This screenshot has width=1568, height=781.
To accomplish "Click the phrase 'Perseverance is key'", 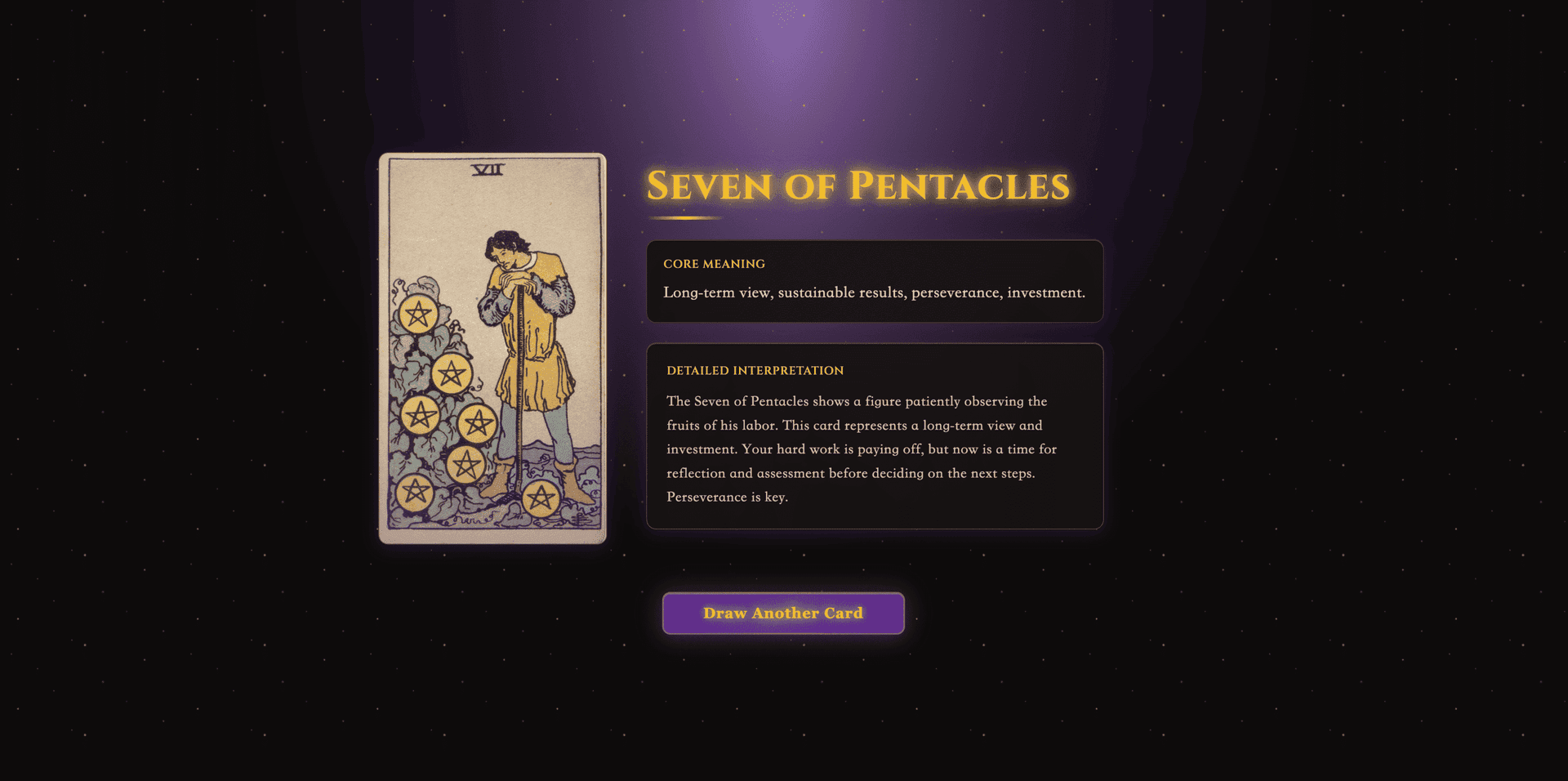I will [x=728, y=496].
